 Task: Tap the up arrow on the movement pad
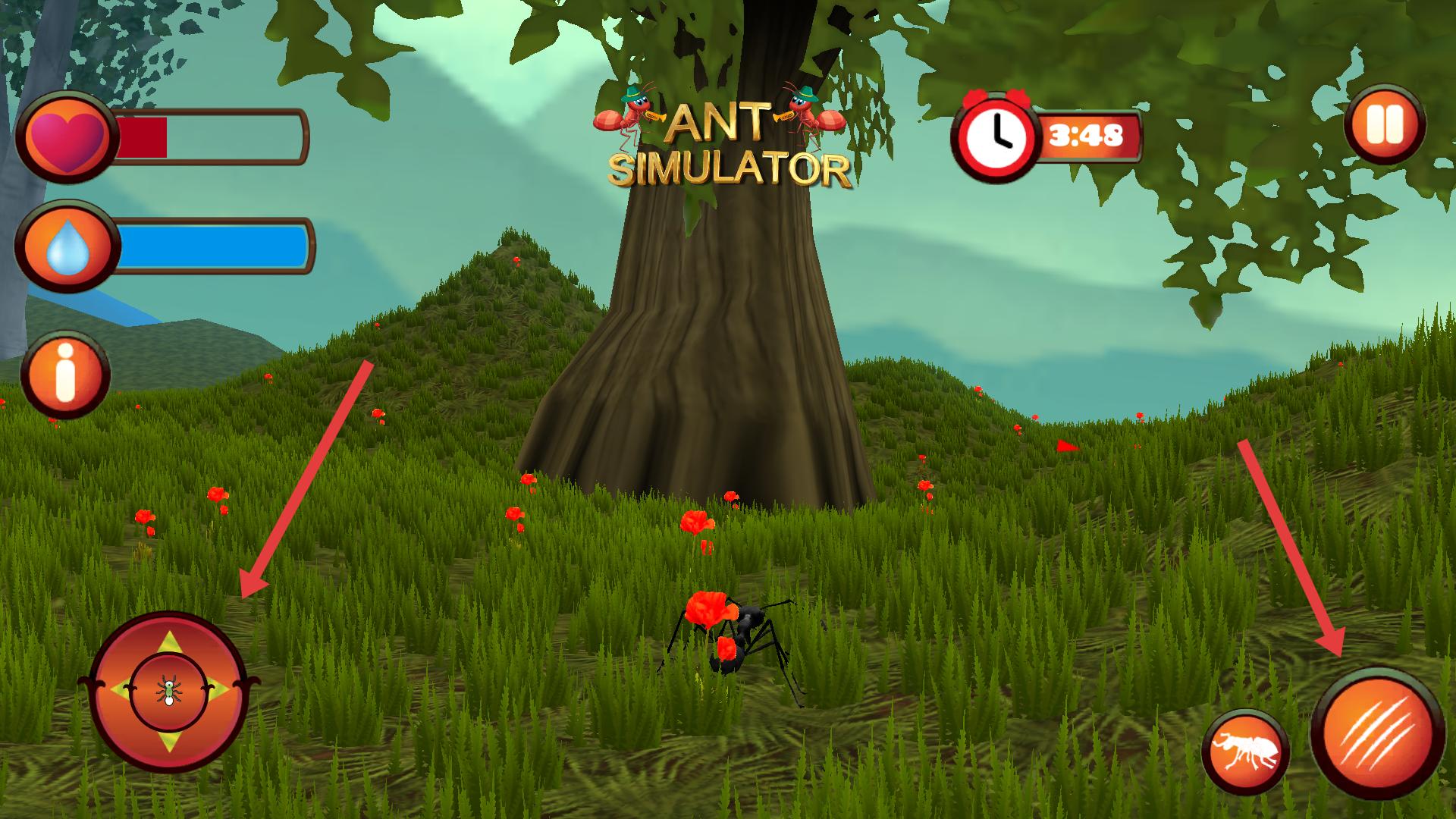click(x=168, y=643)
